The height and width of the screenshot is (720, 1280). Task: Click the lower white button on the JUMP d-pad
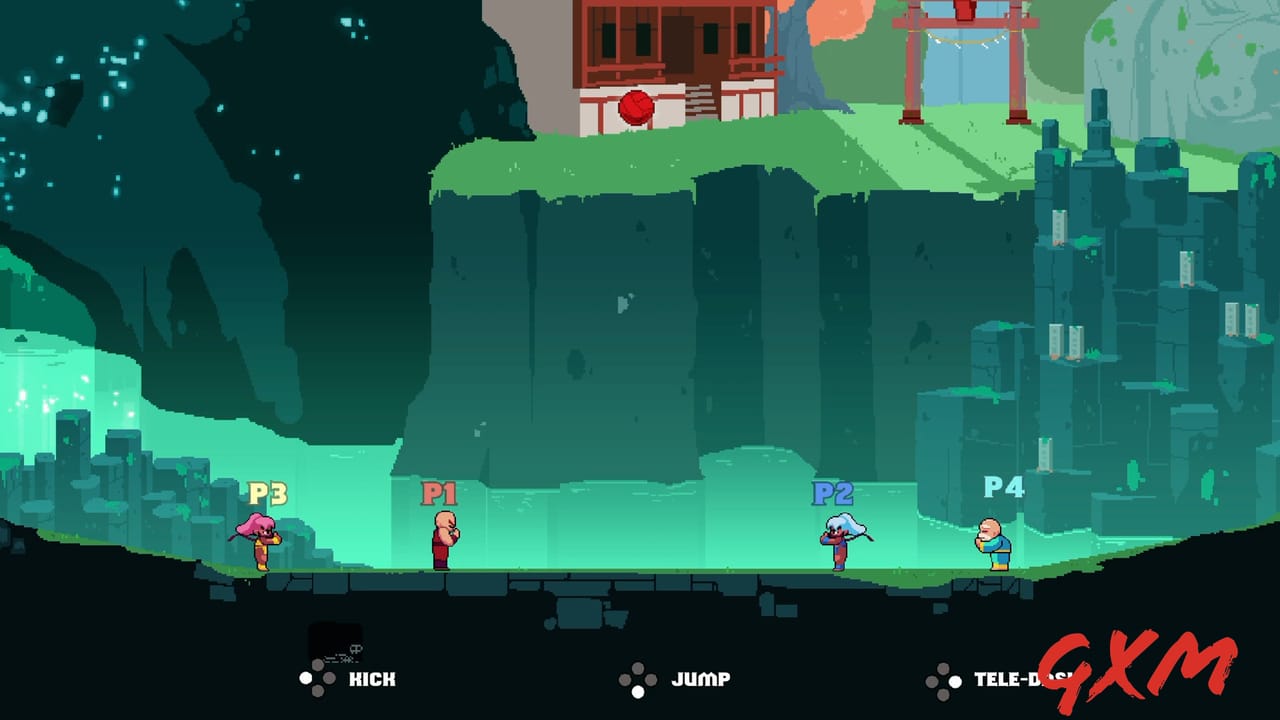[637, 691]
